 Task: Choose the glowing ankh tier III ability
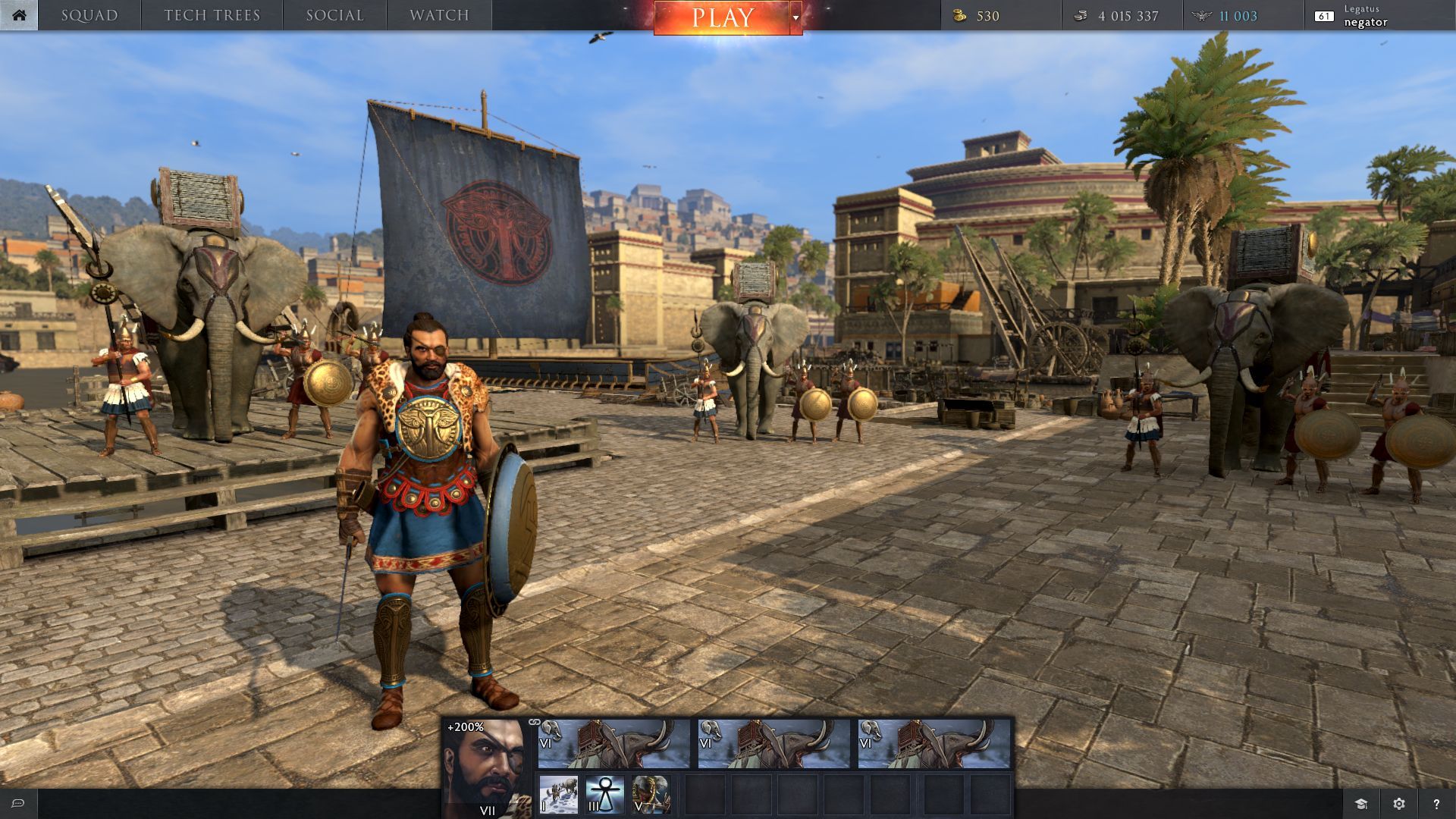click(x=604, y=795)
